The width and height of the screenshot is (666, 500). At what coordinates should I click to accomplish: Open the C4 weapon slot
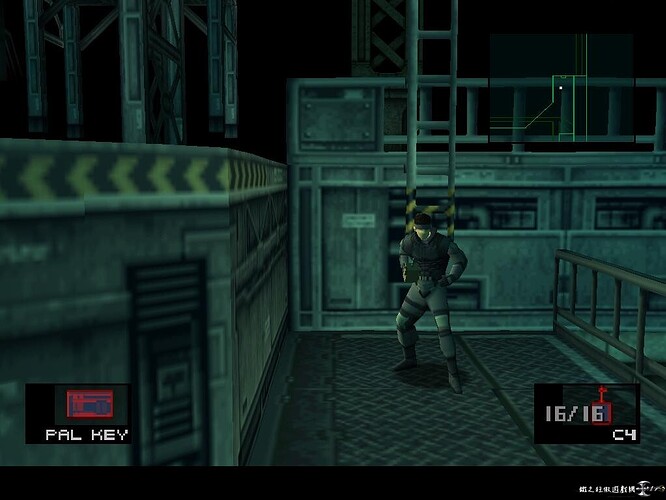pos(587,413)
